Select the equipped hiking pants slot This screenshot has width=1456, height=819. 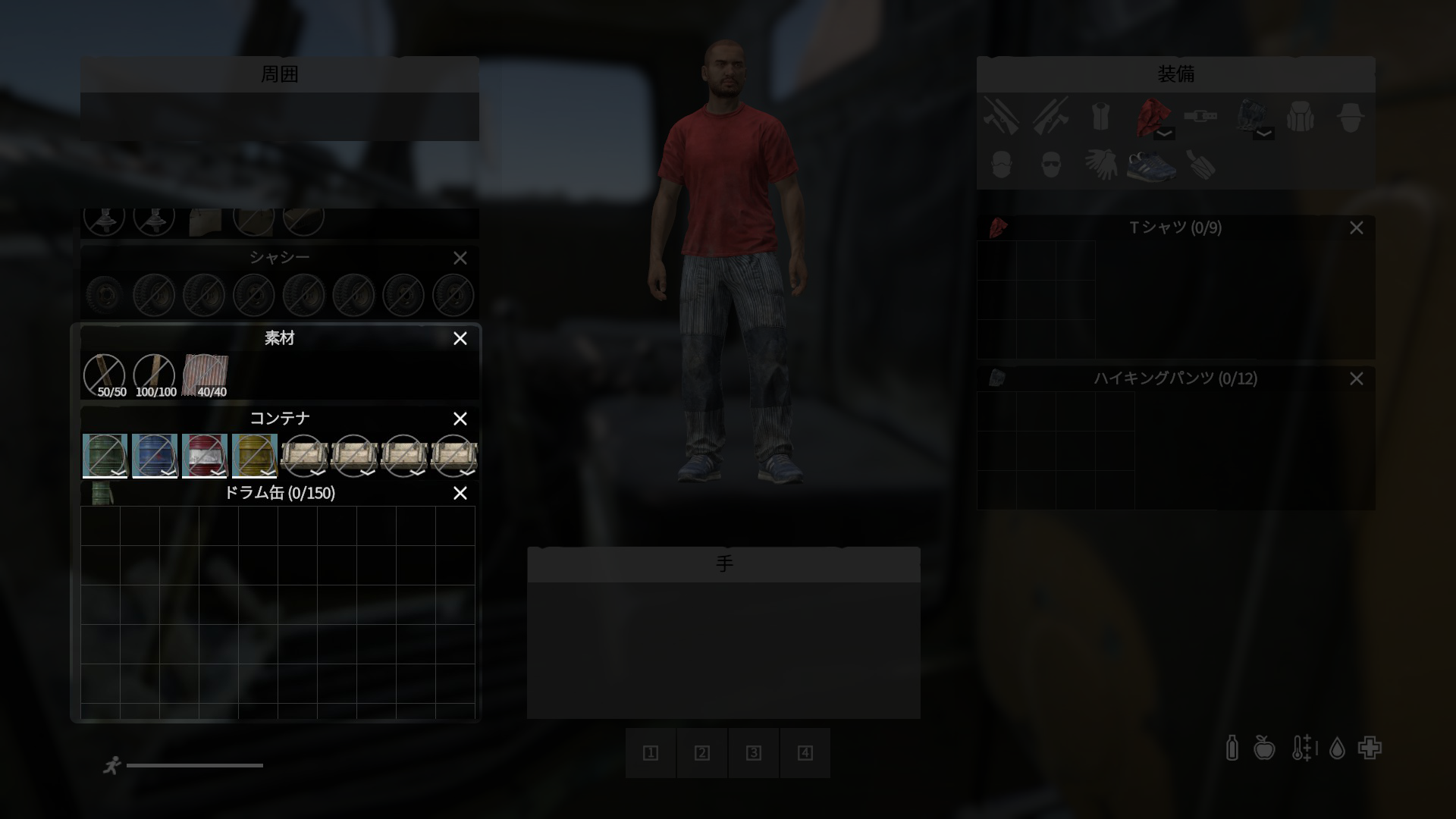point(1249,116)
